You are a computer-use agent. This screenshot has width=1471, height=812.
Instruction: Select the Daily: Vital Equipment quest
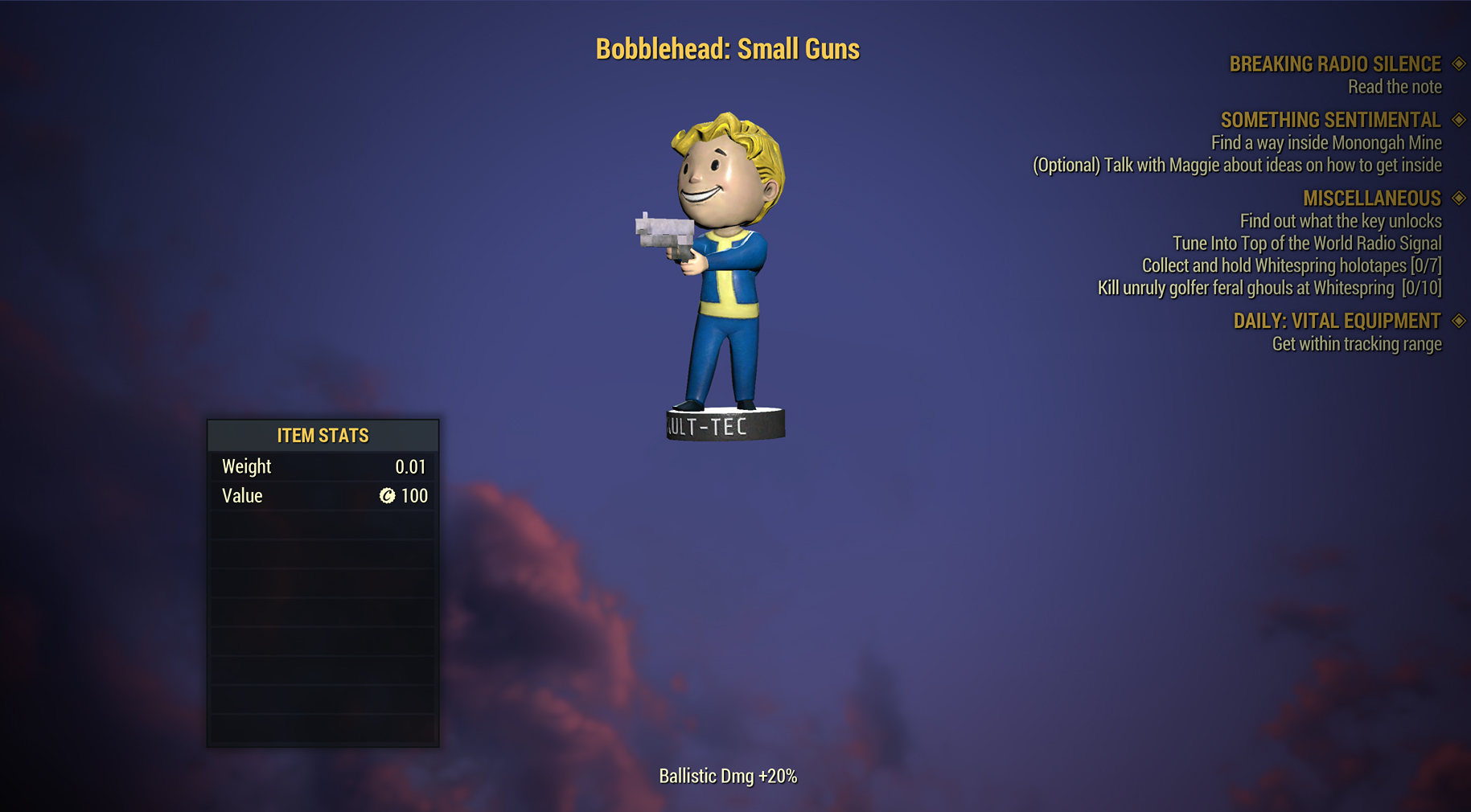[1337, 322]
